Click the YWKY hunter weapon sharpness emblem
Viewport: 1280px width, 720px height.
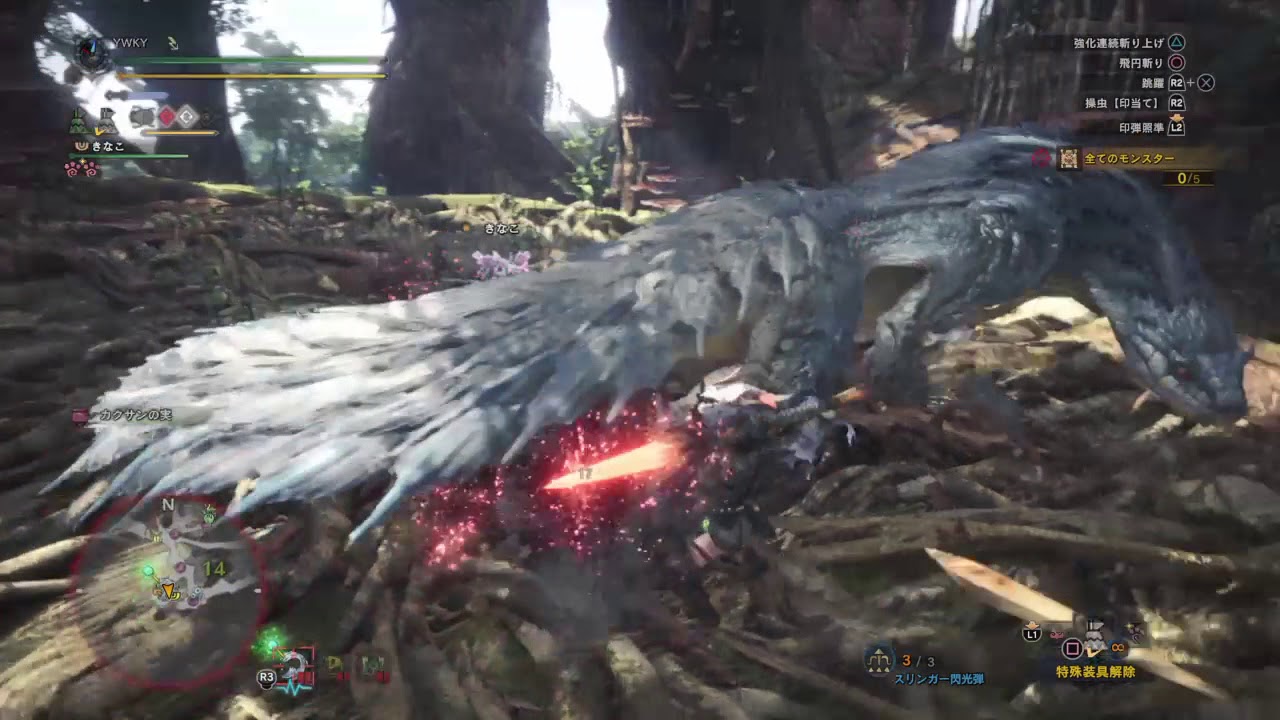(x=92, y=51)
